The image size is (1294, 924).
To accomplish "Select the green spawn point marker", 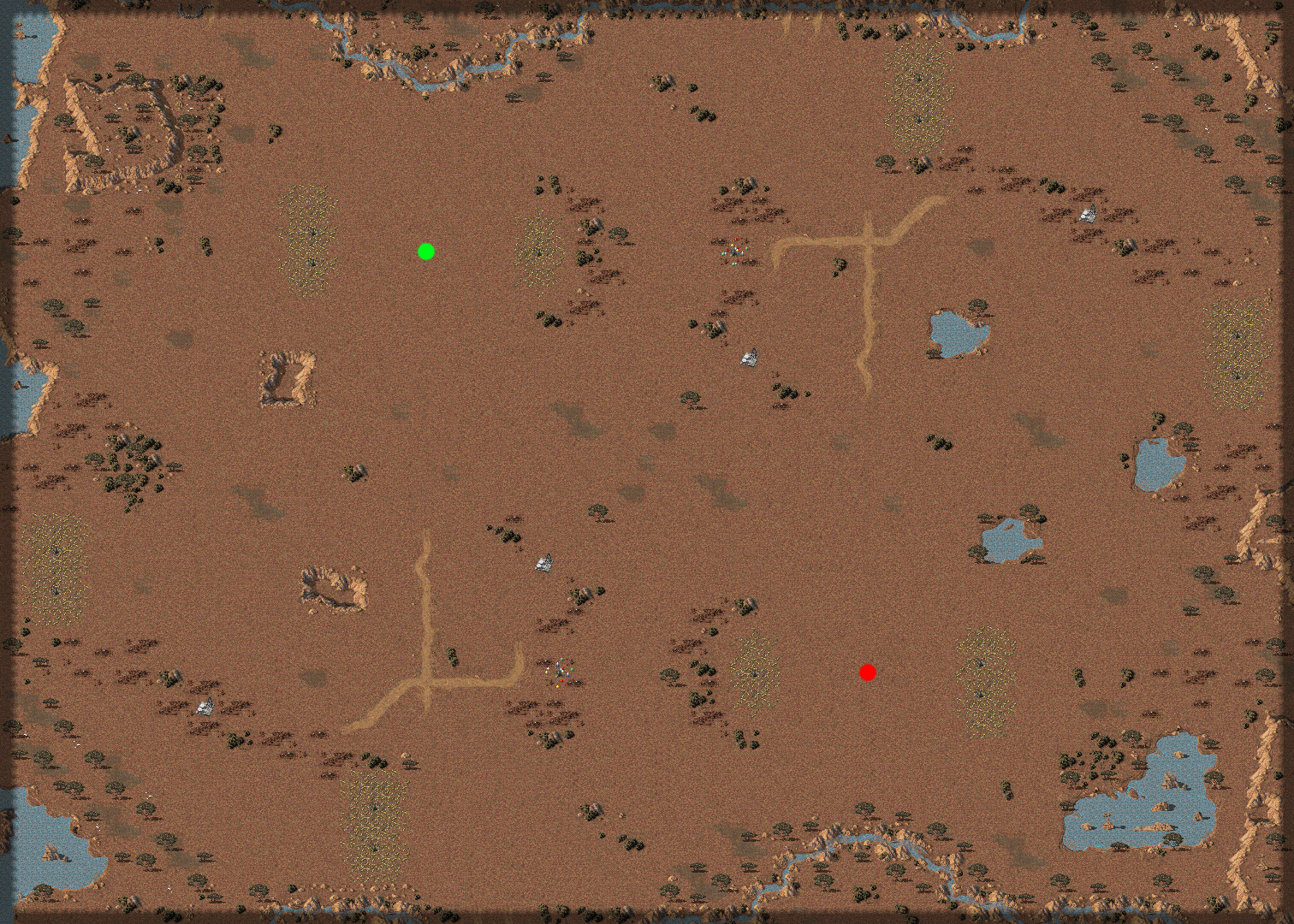I will 426,252.
